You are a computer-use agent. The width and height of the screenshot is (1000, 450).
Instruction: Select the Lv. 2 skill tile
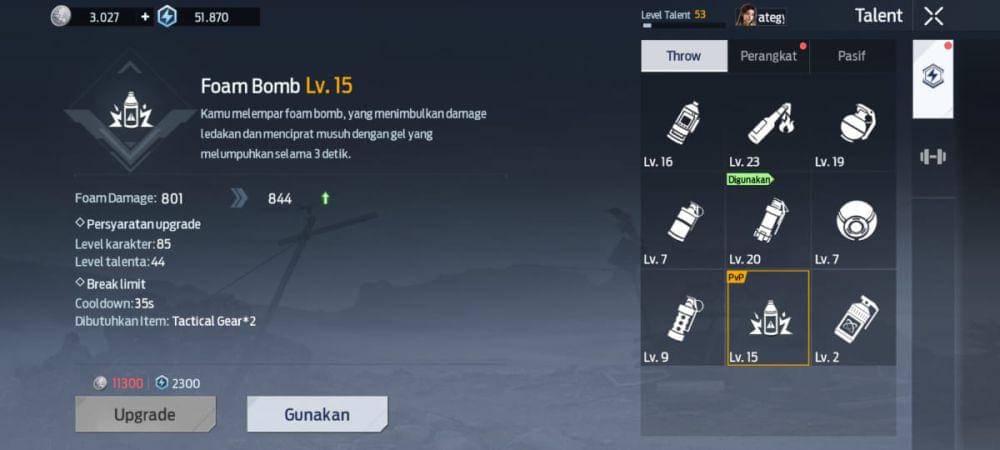coord(853,318)
